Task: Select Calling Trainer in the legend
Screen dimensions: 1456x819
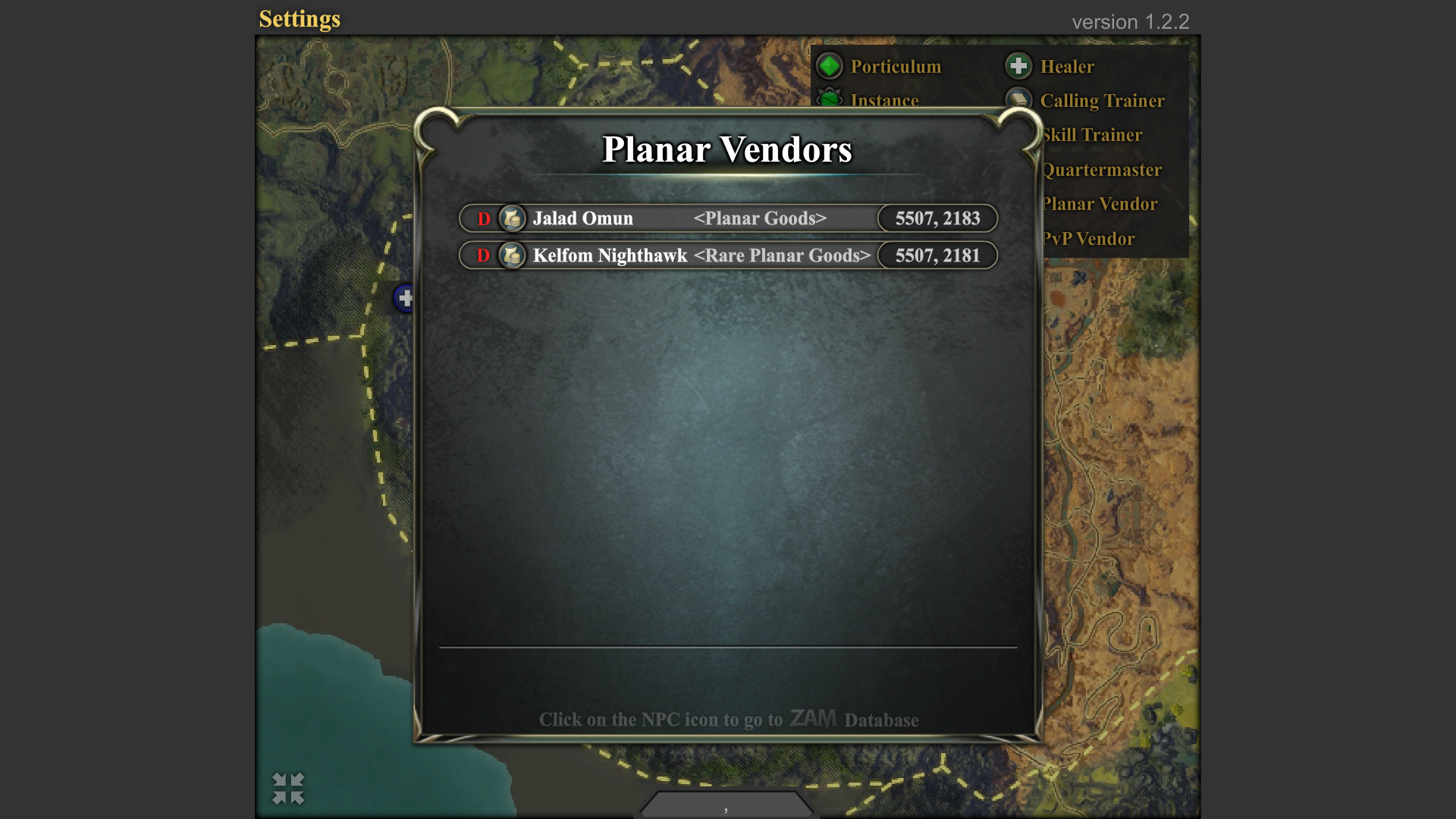Action: tap(1101, 101)
